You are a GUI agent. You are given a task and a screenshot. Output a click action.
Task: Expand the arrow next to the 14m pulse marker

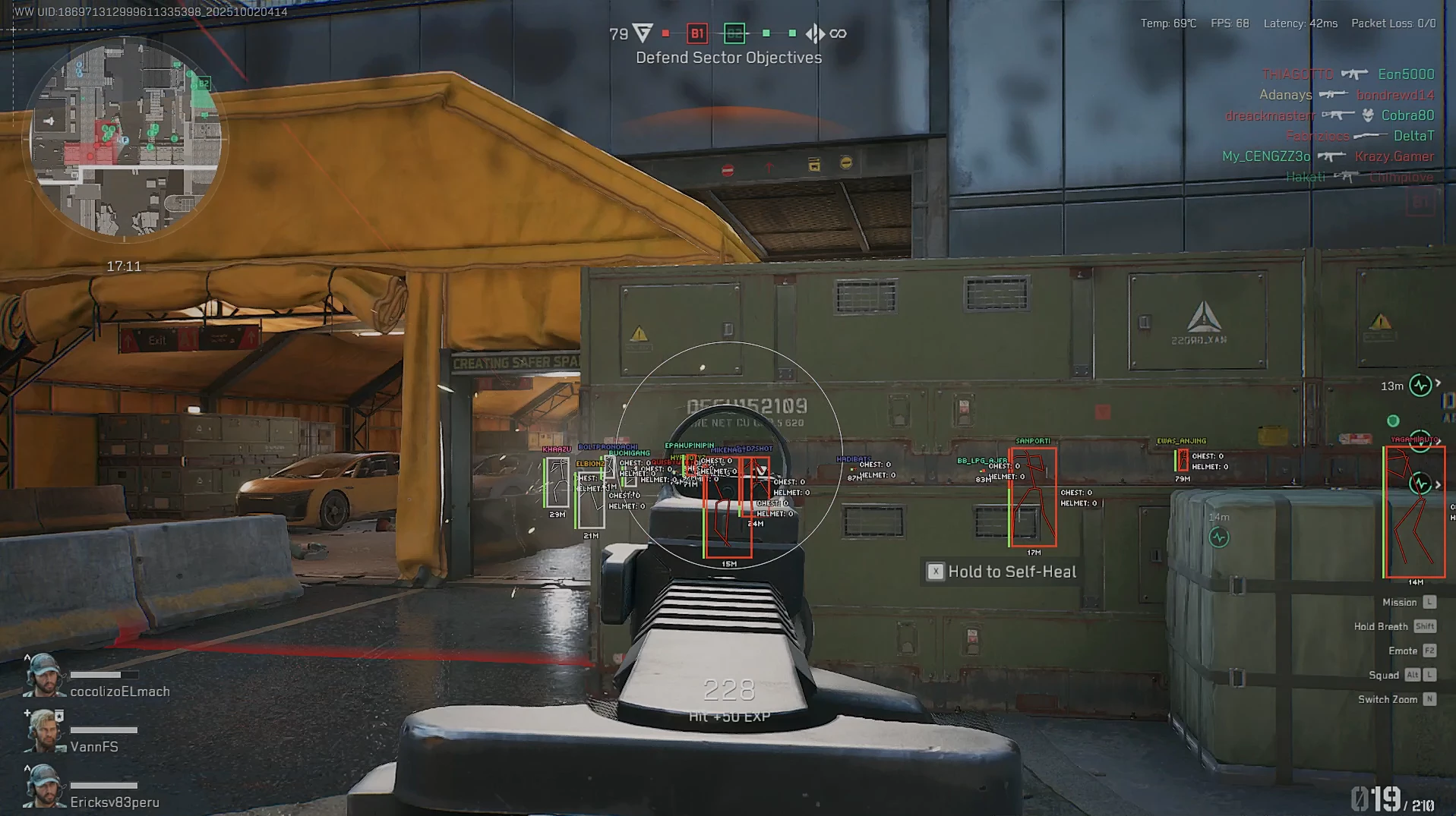click(x=1438, y=485)
